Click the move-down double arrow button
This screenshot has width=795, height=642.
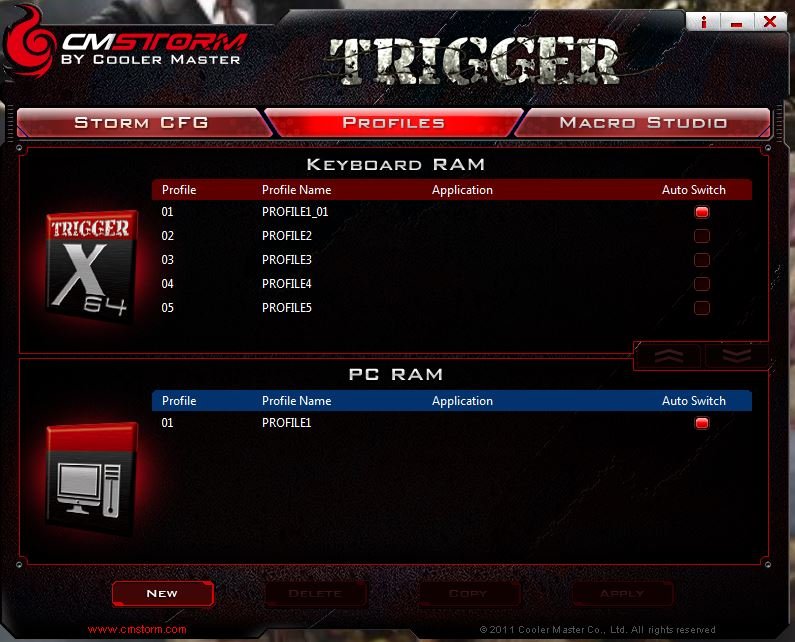[734, 355]
